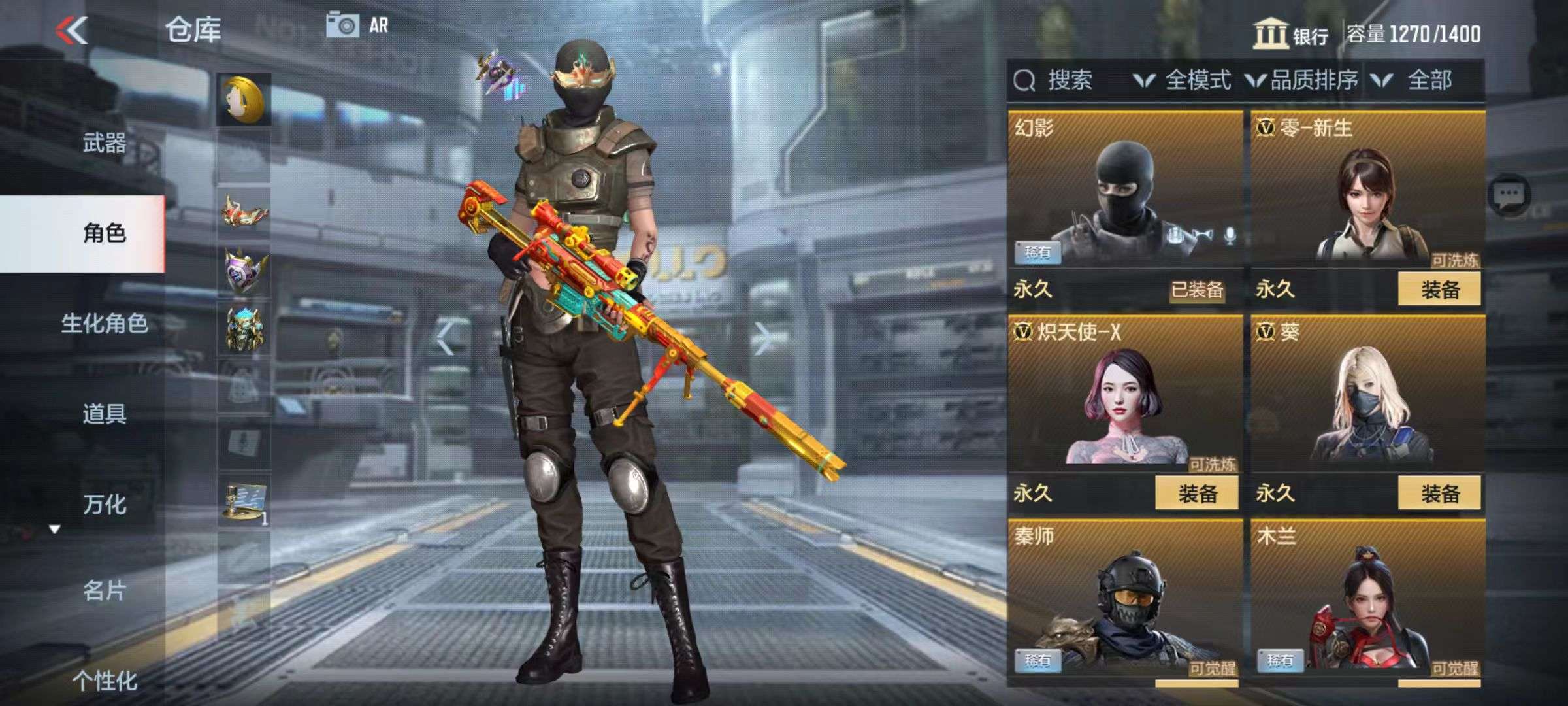Equip the 零-新生 character
This screenshot has height=706, width=1568.
pyautogui.click(x=1439, y=290)
